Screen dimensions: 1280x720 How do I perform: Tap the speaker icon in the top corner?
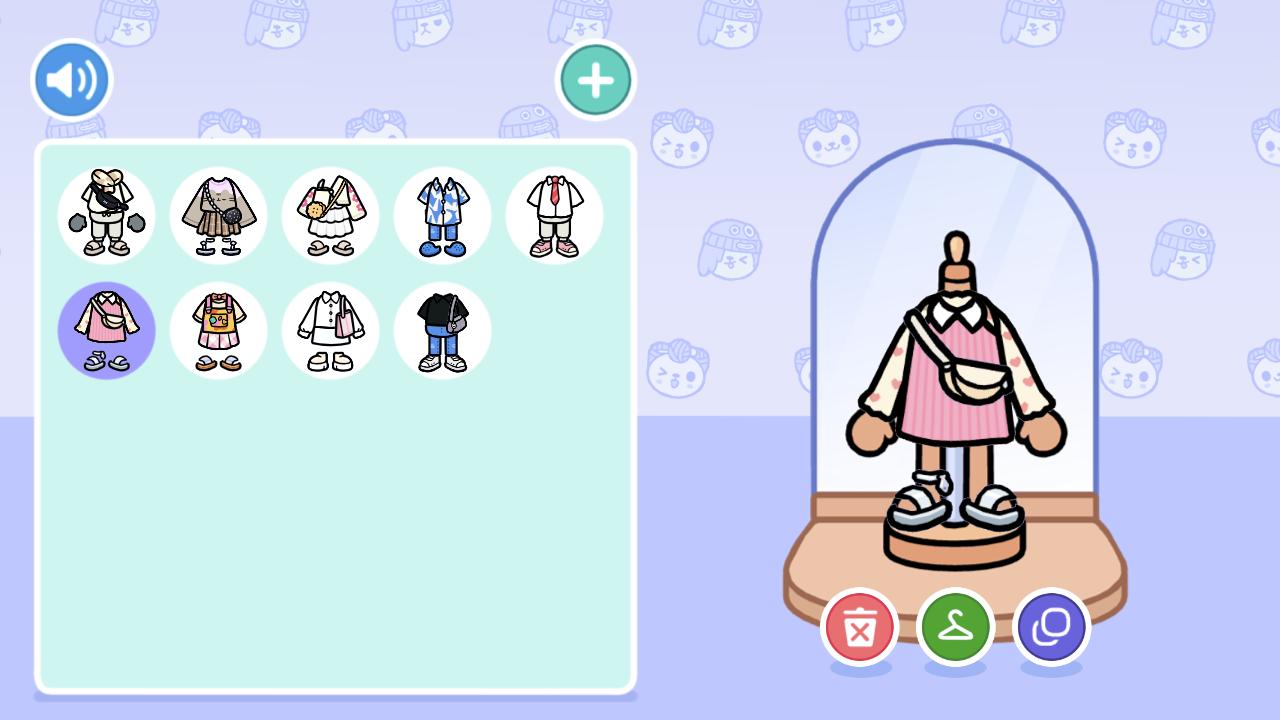click(x=71, y=79)
